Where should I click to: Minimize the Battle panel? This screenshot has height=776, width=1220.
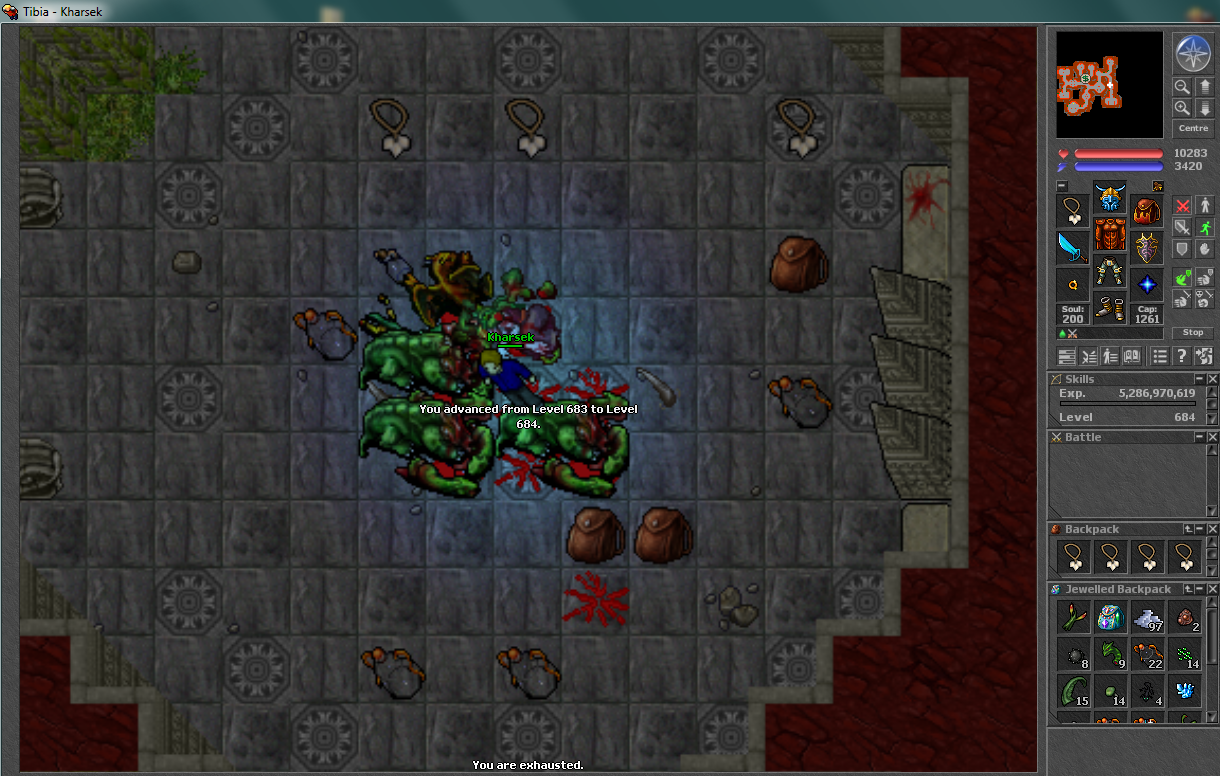pos(1199,437)
